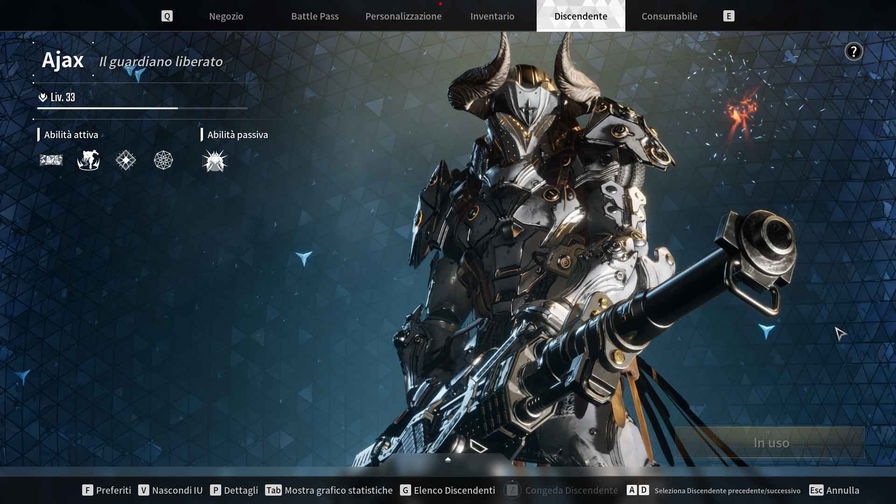Select the wall barrier active ability icon
This screenshot has width=896, height=504.
(x=51, y=160)
